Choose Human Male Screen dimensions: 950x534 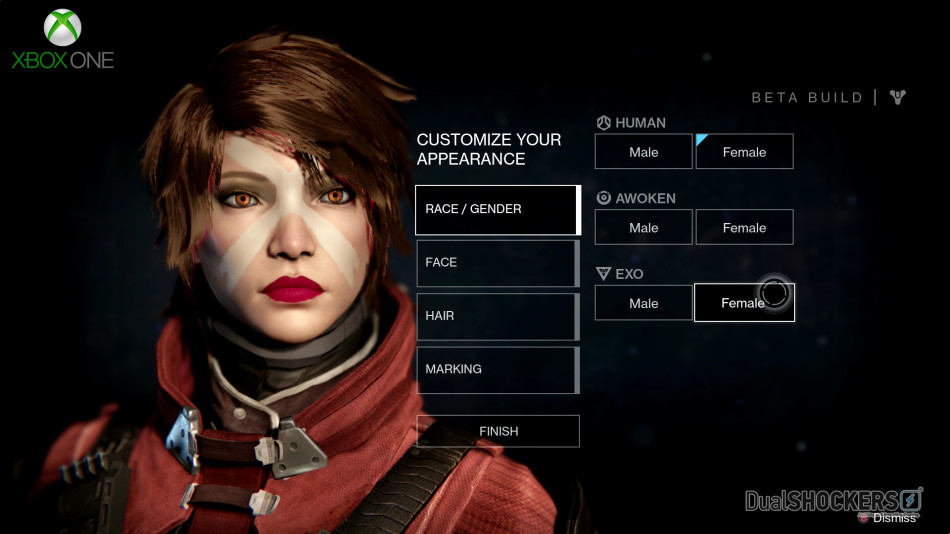[643, 152]
